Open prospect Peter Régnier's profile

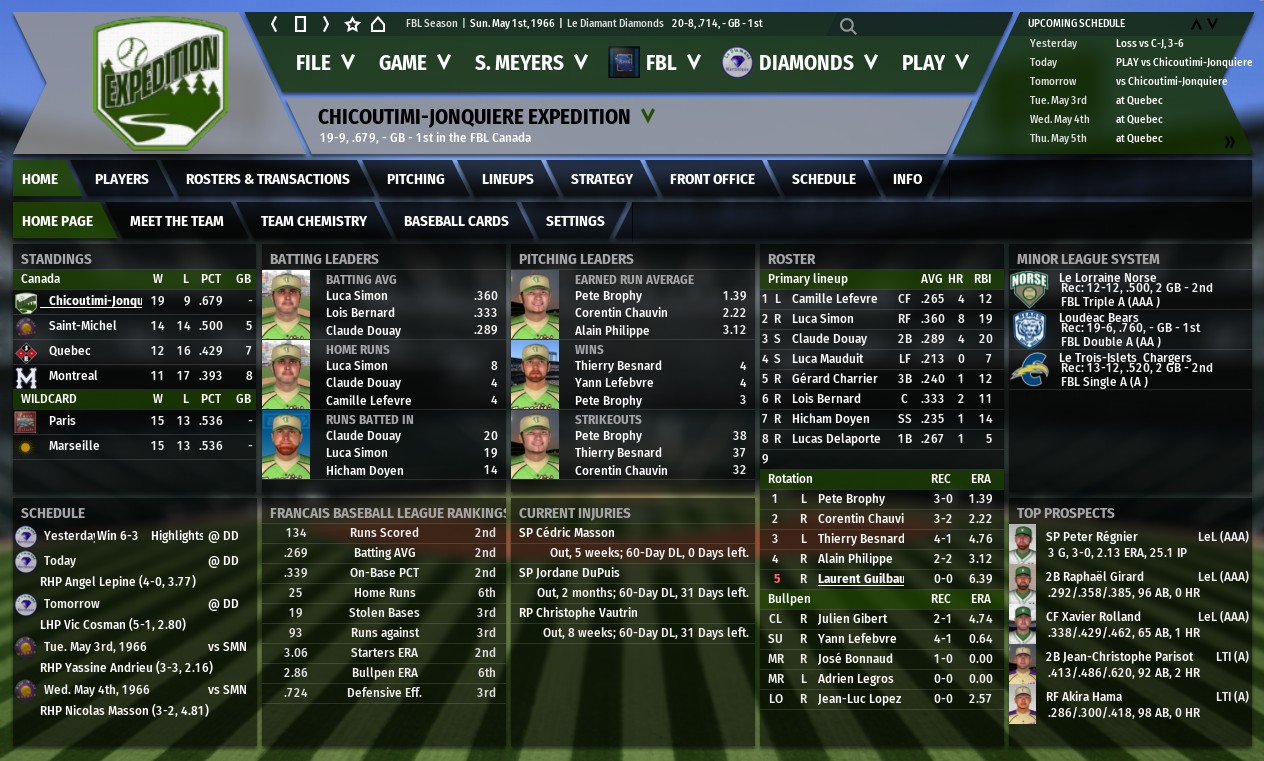(x=1091, y=537)
